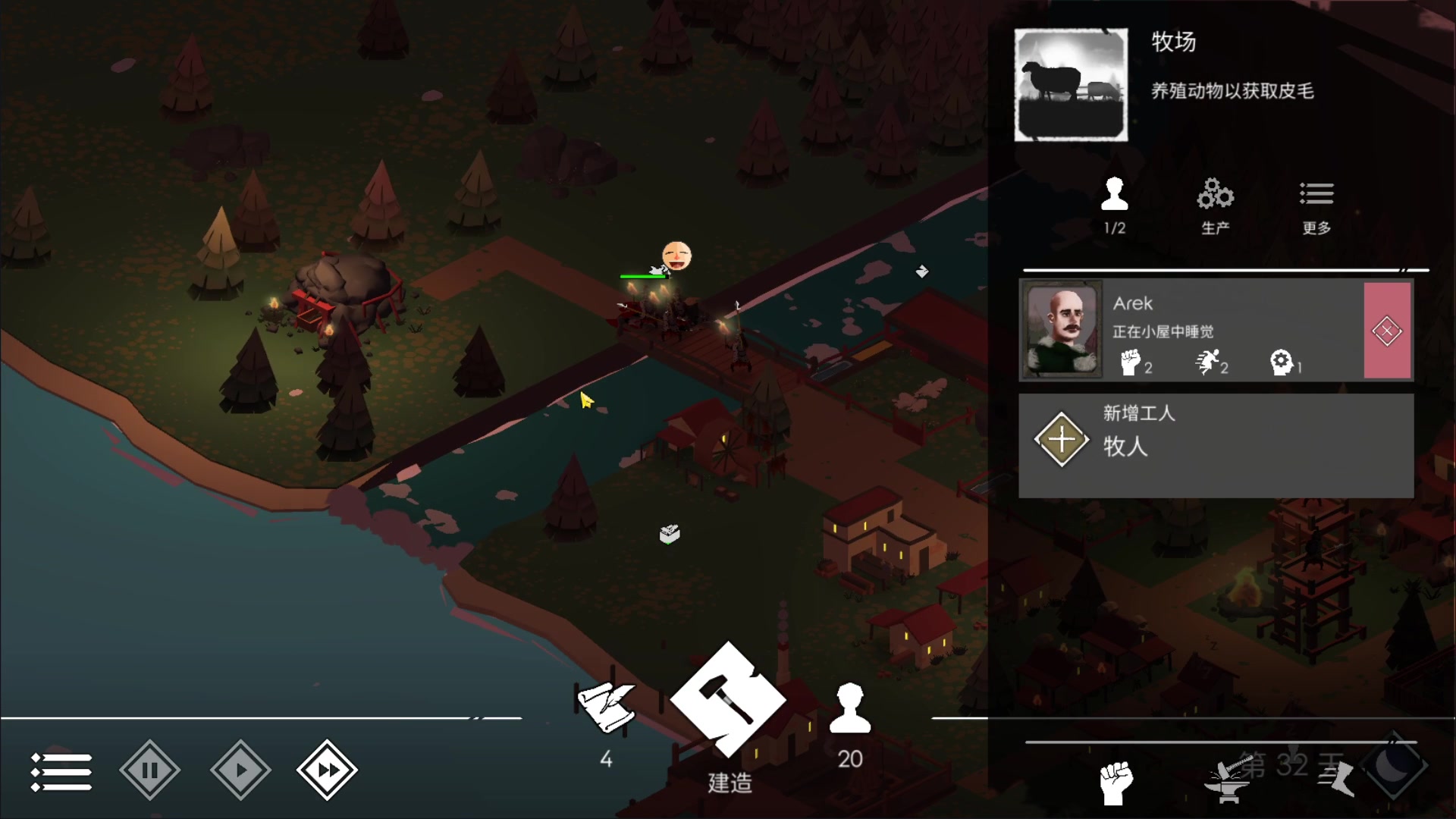The image size is (1456, 819).
Task: Open the population villagers list
Action: [850, 710]
